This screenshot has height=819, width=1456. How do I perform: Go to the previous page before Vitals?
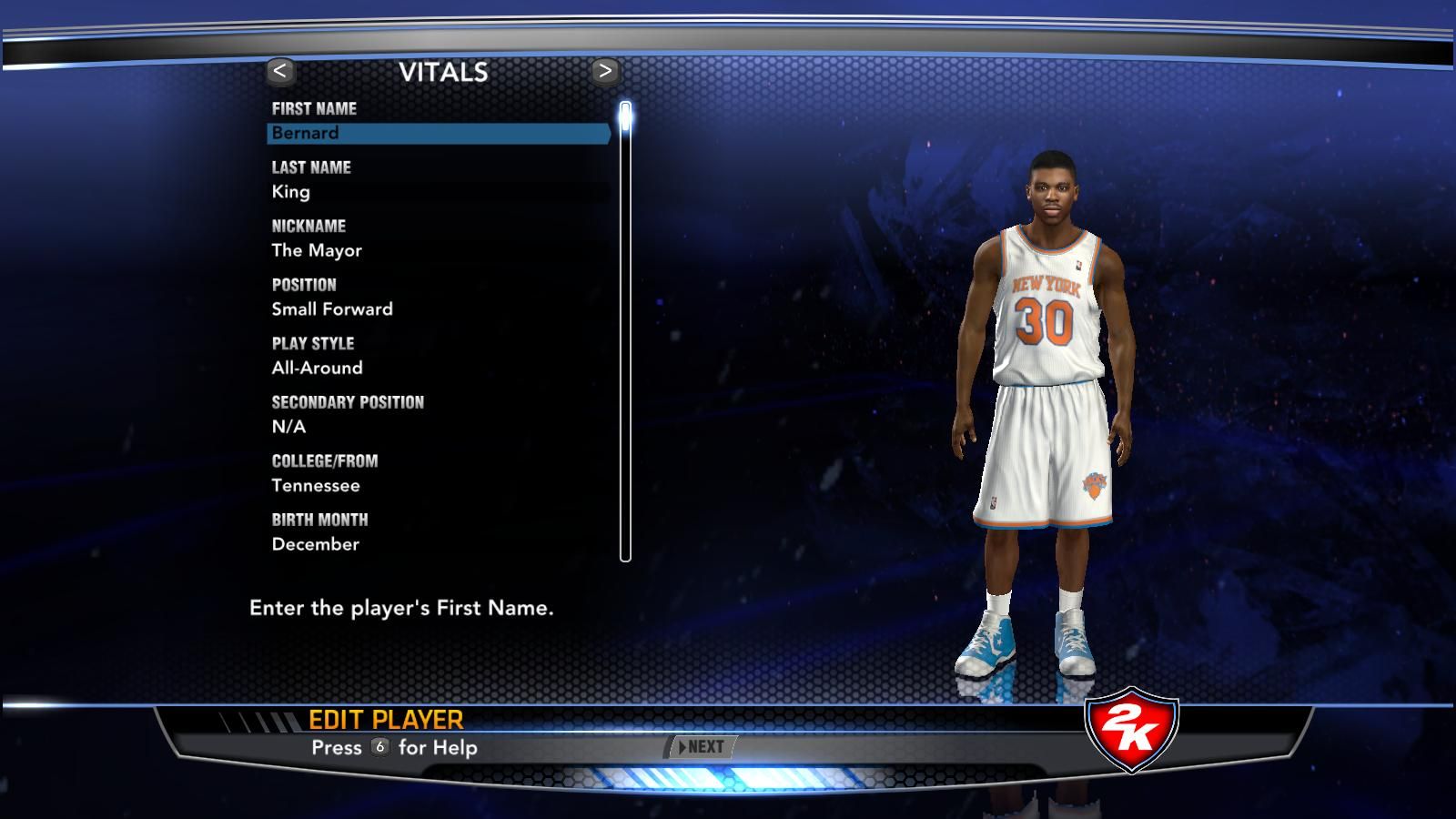(280, 71)
